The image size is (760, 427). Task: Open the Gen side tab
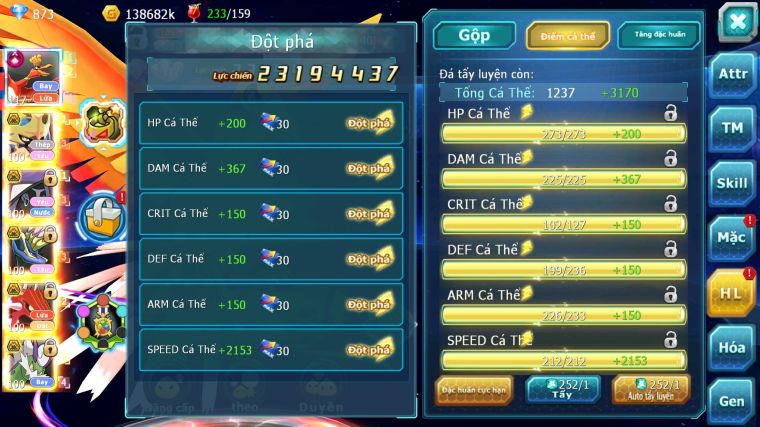733,400
